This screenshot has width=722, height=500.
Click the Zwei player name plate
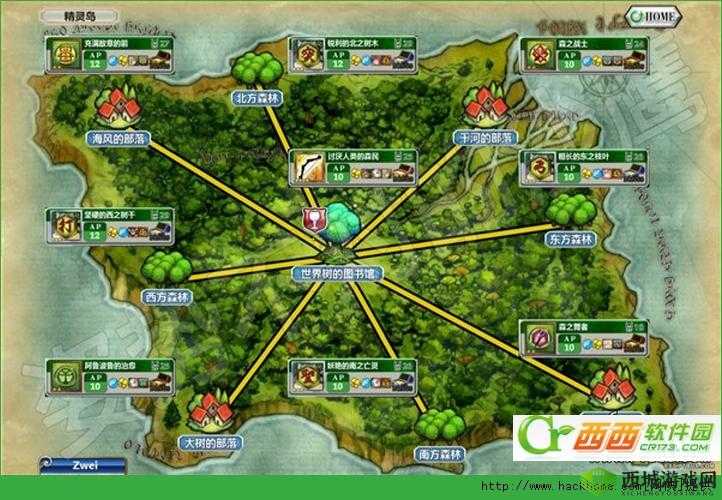[x=82, y=465]
